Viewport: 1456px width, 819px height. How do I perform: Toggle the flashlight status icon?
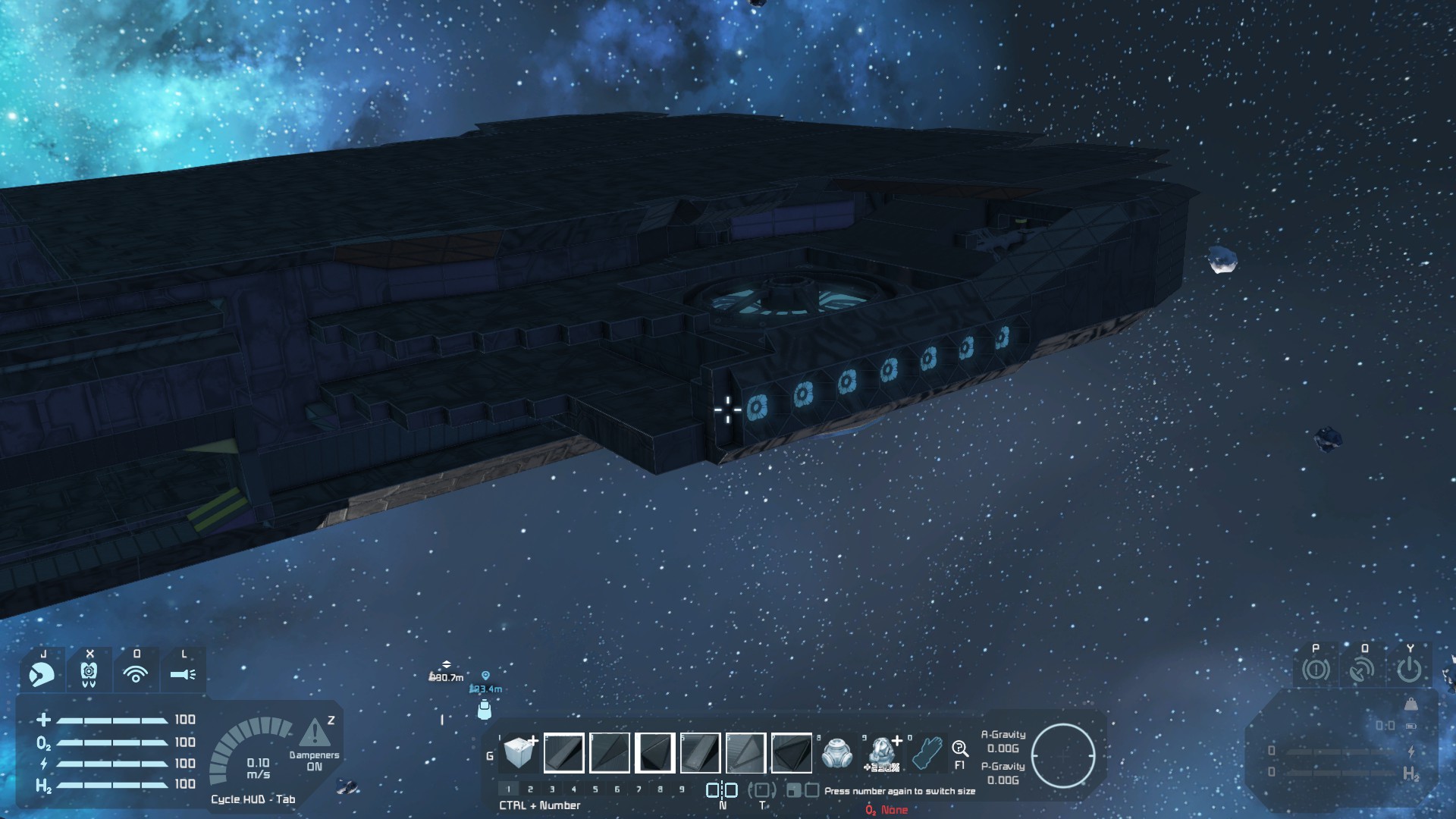(x=183, y=673)
